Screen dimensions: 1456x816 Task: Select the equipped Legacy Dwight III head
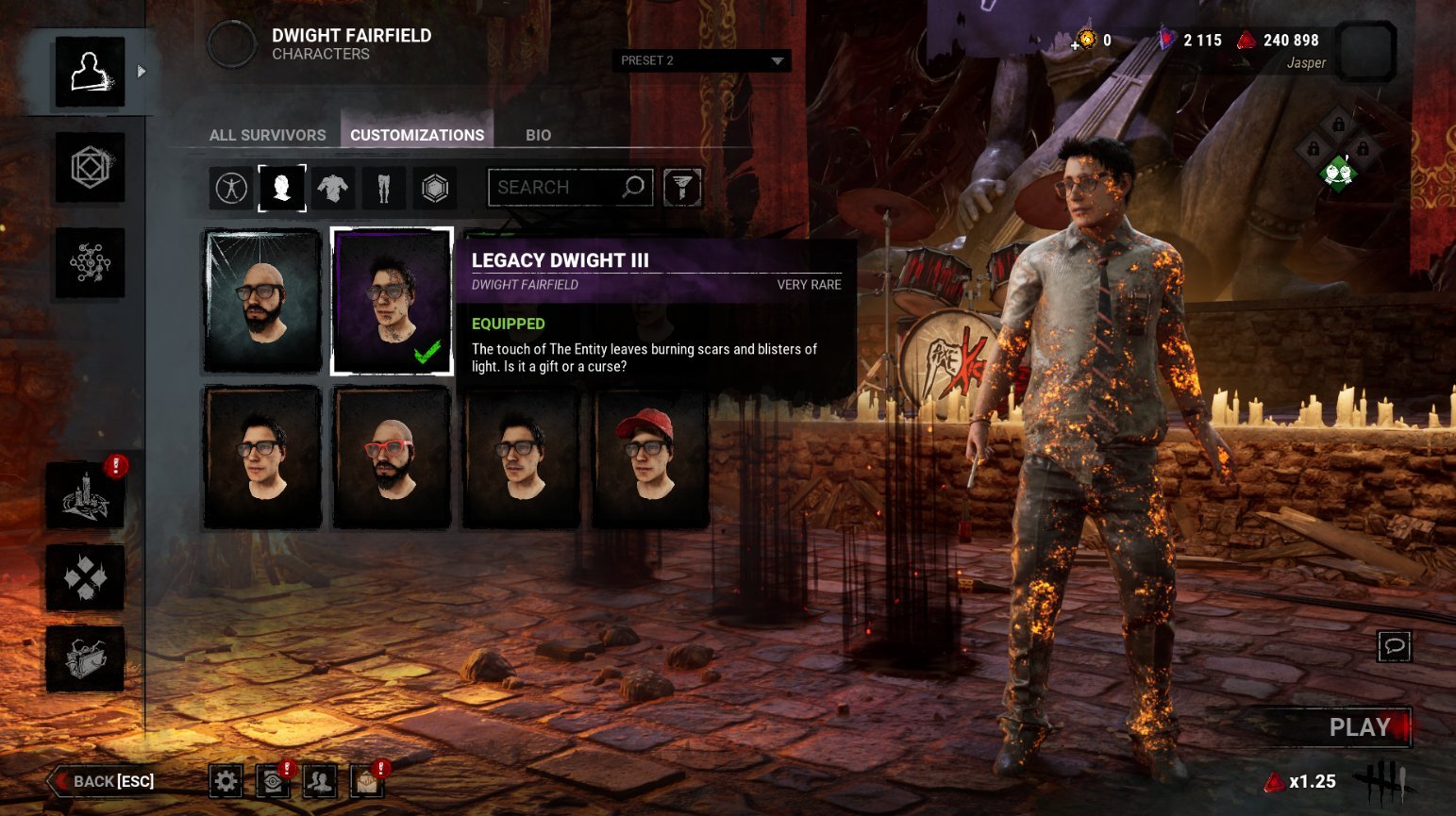[x=392, y=301]
